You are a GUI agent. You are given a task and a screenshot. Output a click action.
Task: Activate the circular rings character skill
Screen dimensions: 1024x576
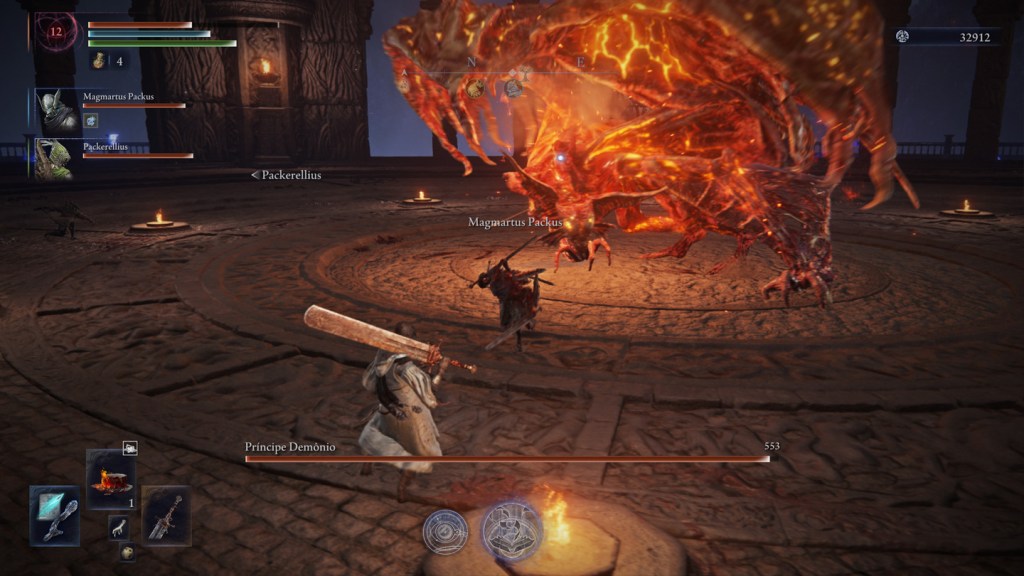coord(445,531)
